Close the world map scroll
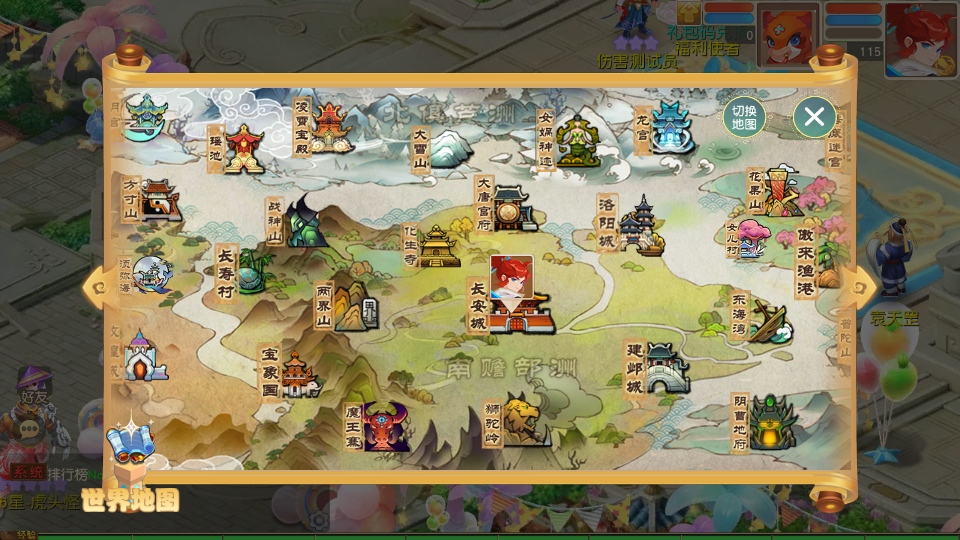Viewport: 960px width, 540px height. (814, 117)
